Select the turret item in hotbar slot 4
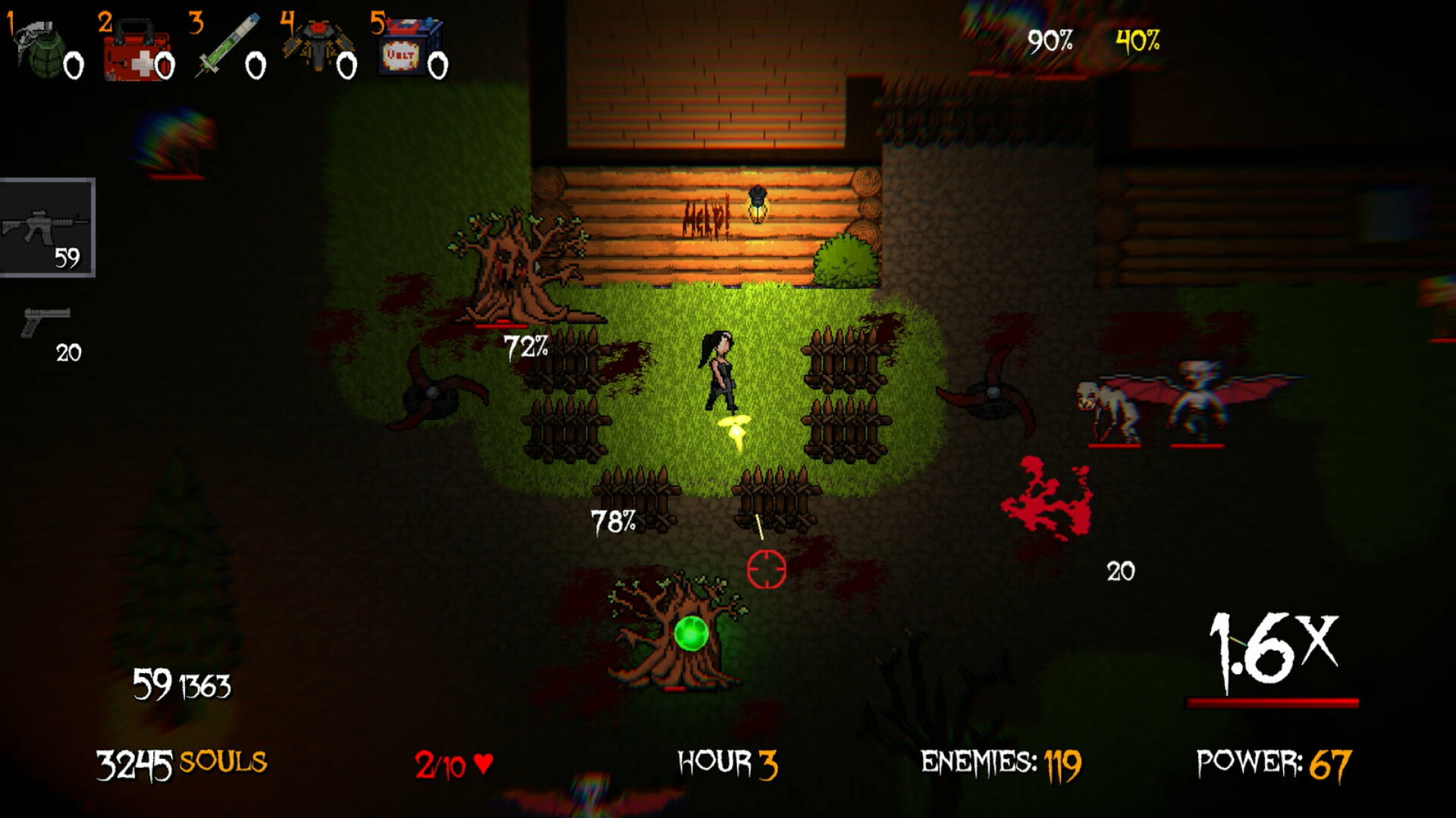 [x=318, y=45]
